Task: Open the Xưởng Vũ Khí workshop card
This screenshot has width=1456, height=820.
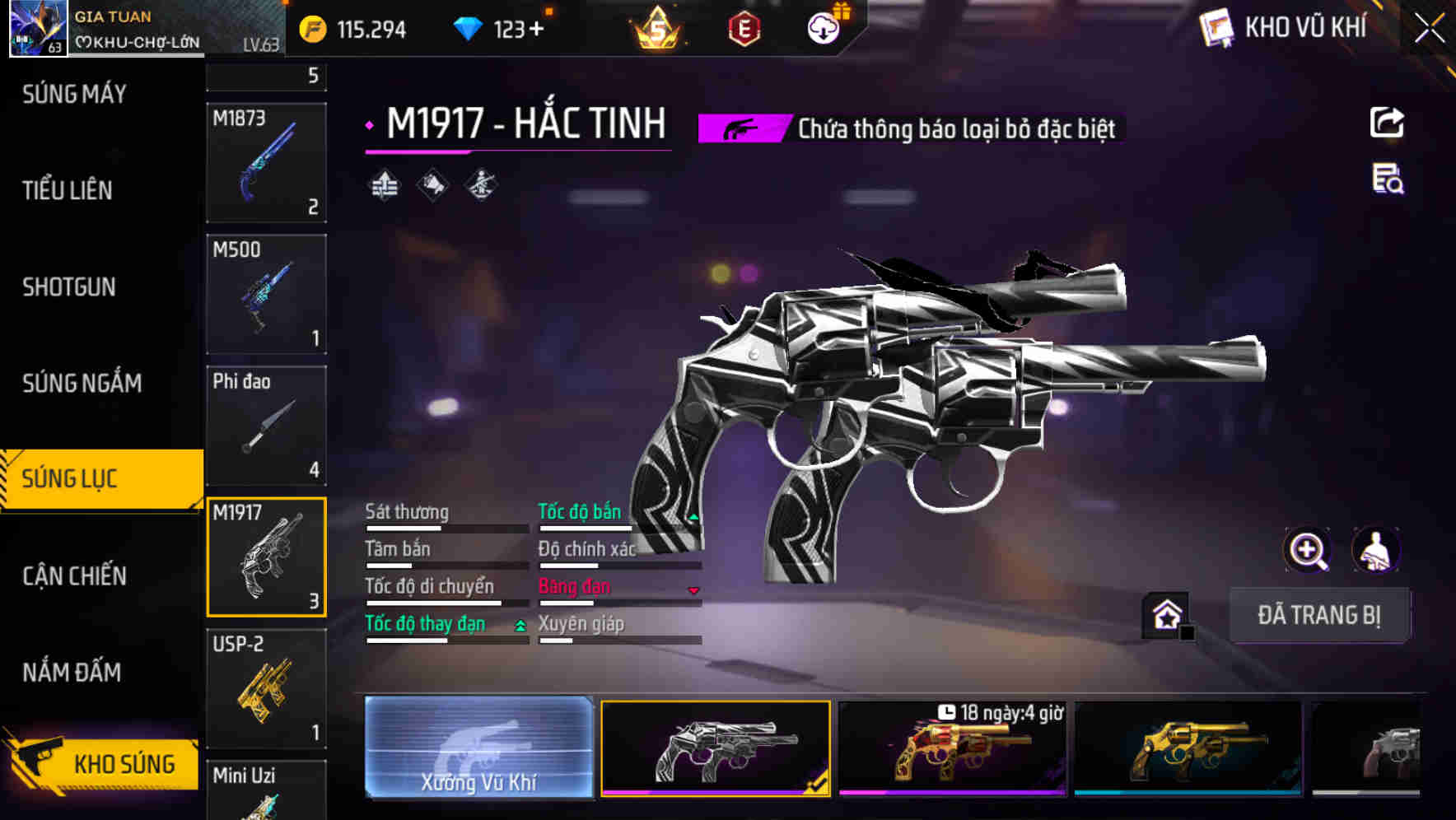Action: coord(478,748)
